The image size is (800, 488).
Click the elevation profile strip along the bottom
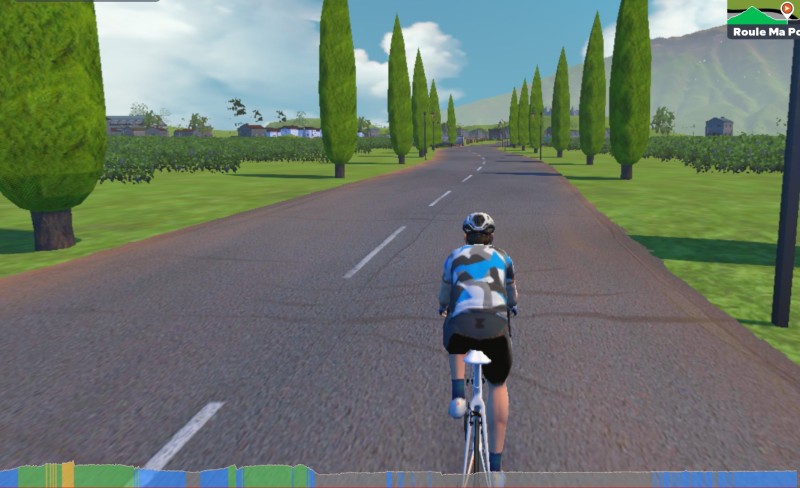[400, 477]
